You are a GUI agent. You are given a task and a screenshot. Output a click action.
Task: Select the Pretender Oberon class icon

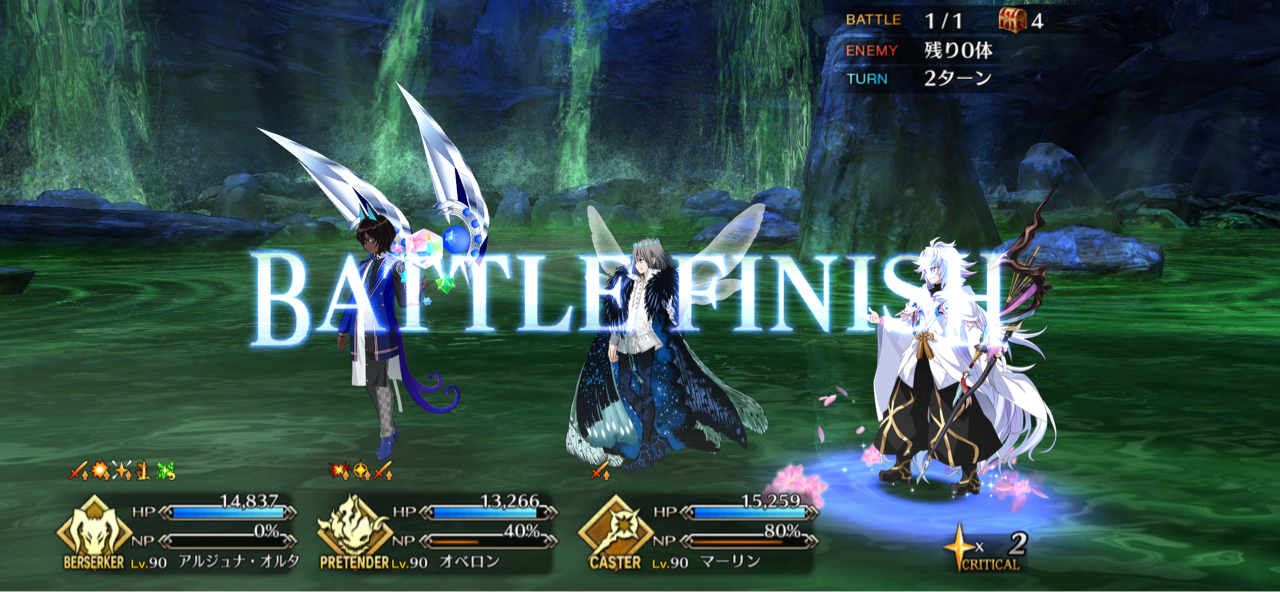(x=355, y=527)
